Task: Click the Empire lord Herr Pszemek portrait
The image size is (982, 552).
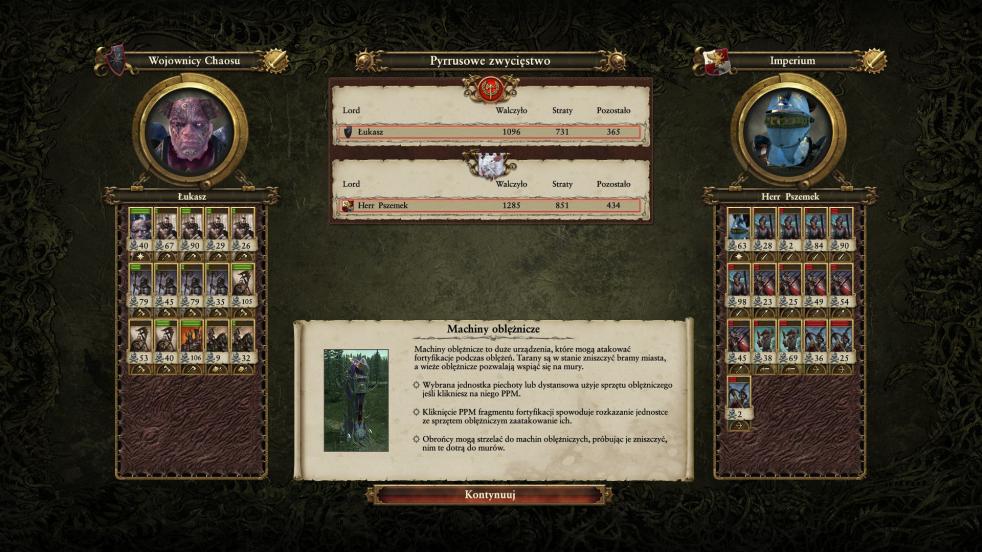Action: point(788,131)
